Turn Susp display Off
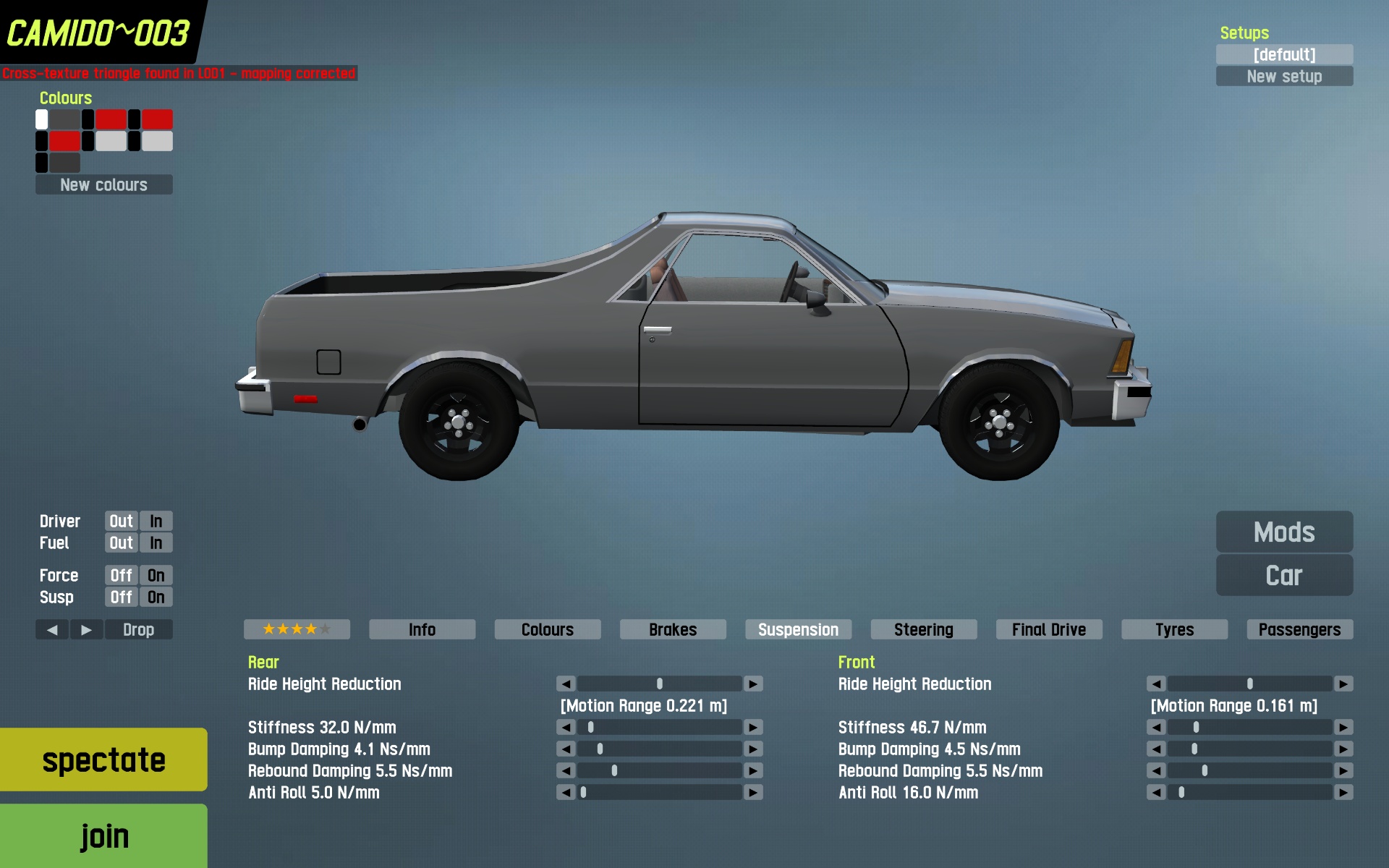This screenshot has height=868, width=1389. tap(121, 597)
